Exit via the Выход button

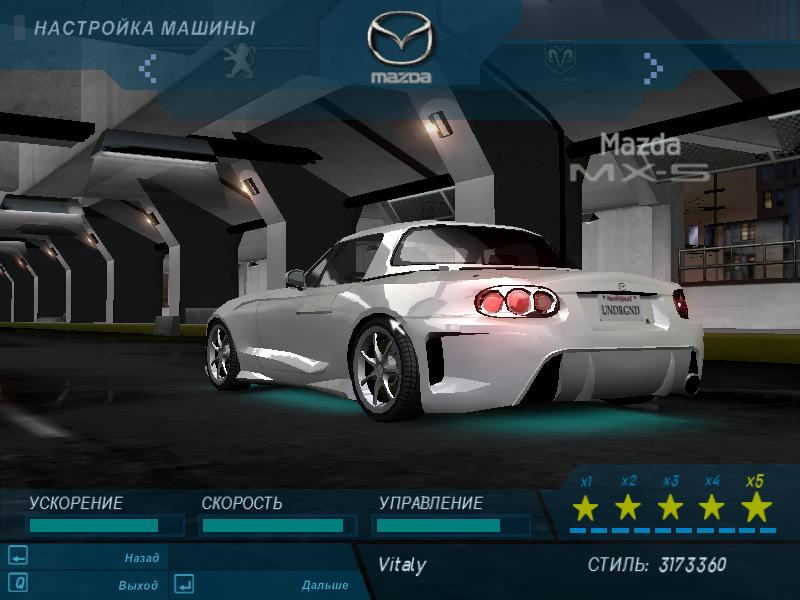[x=137, y=585]
